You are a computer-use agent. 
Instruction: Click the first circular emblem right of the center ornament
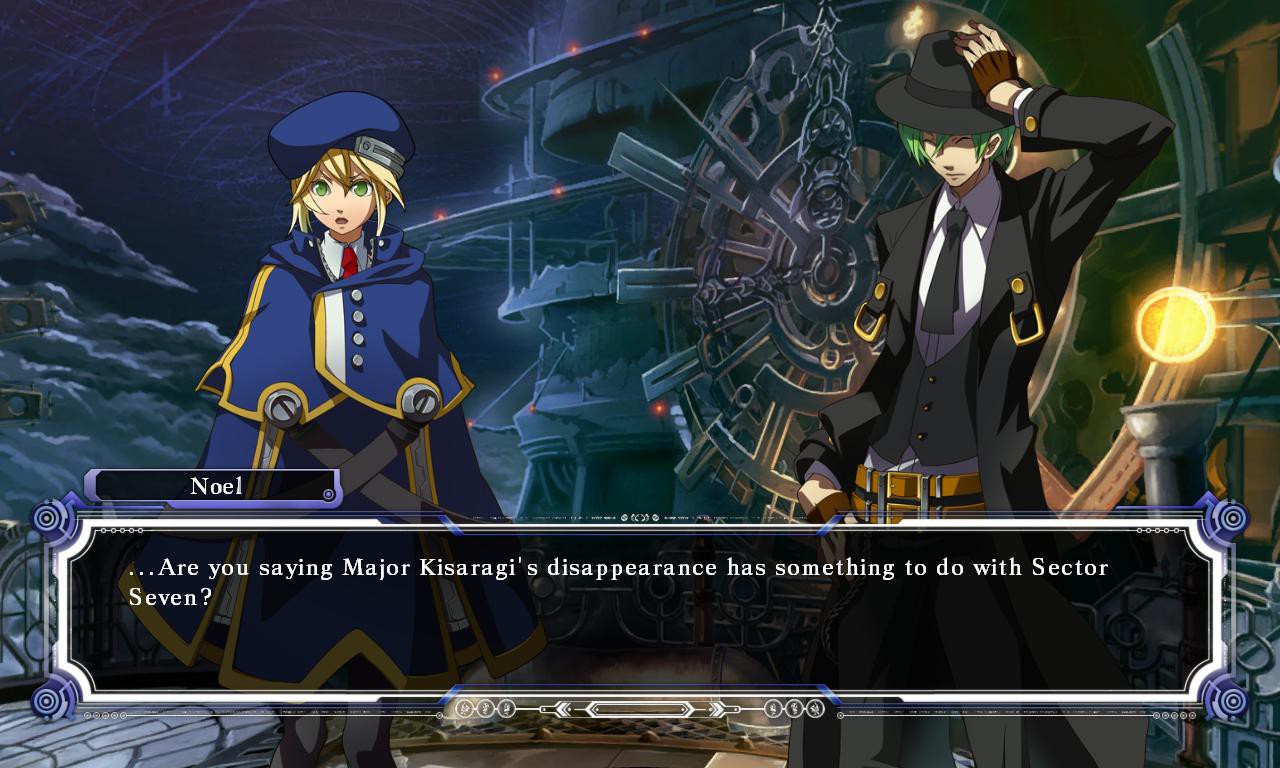click(772, 709)
